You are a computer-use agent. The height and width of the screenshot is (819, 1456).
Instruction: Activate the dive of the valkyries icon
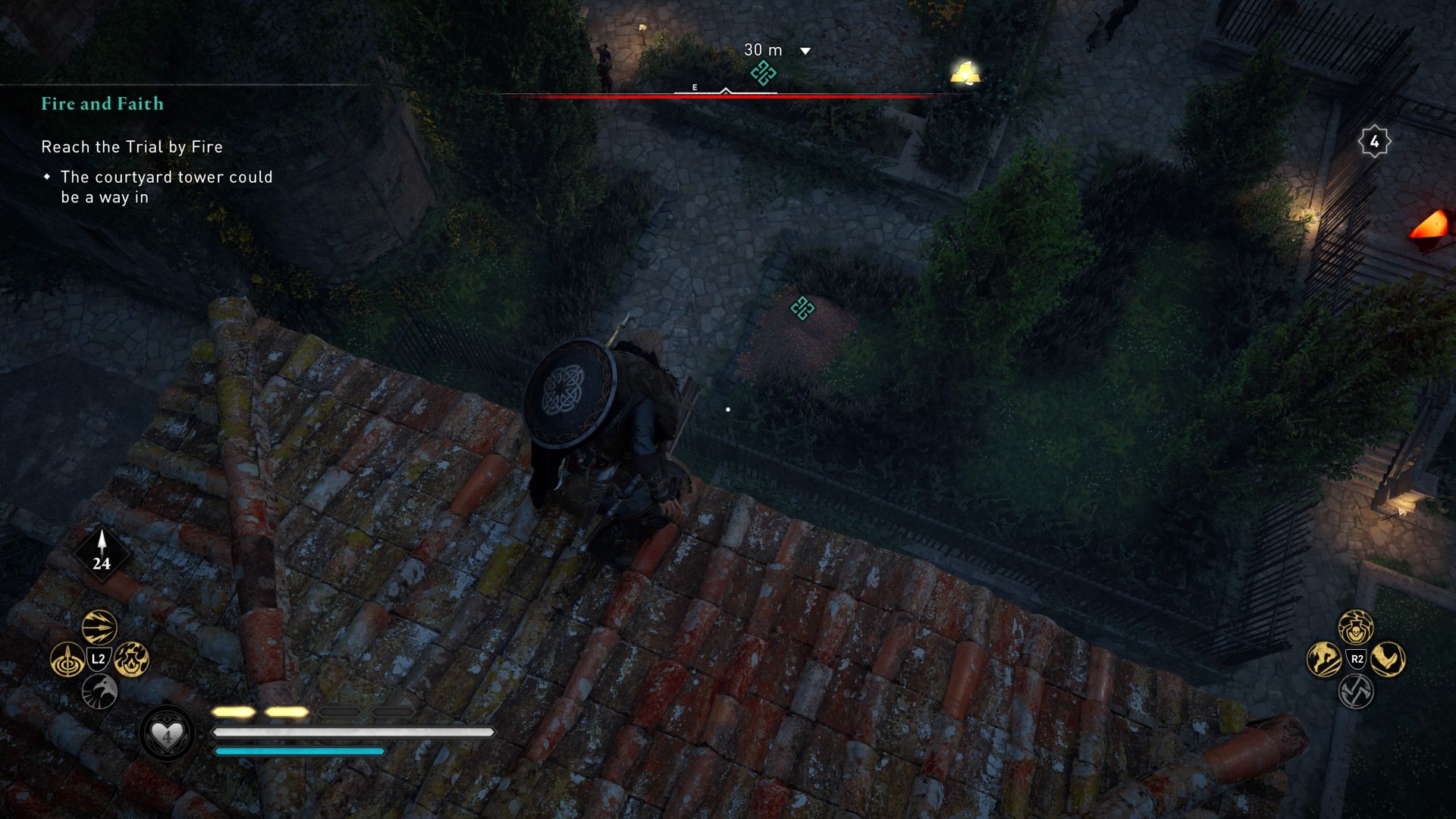click(x=1323, y=660)
